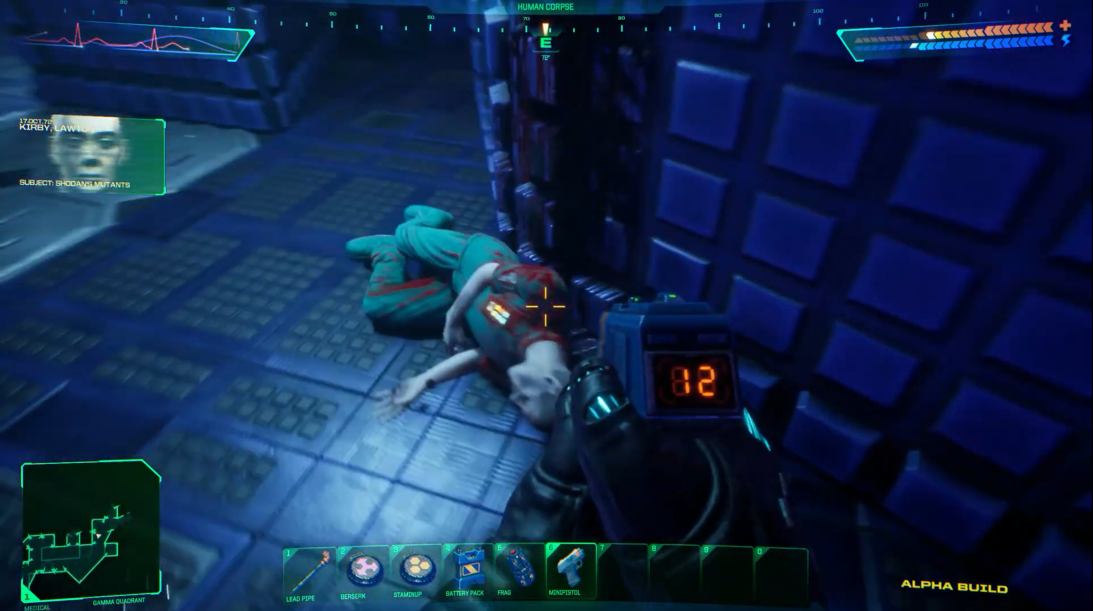Viewport: 1093px width, 611px height.
Task: Select the Staminup patch slot
Action: (412, 572)
